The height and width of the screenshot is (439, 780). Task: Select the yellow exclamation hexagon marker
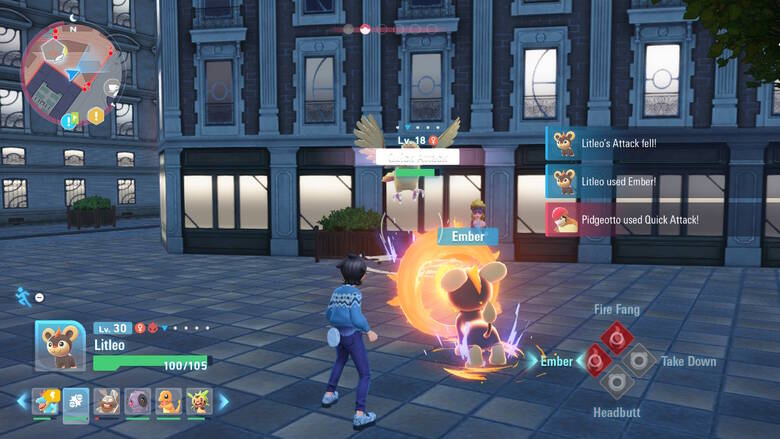pos(96,116)
